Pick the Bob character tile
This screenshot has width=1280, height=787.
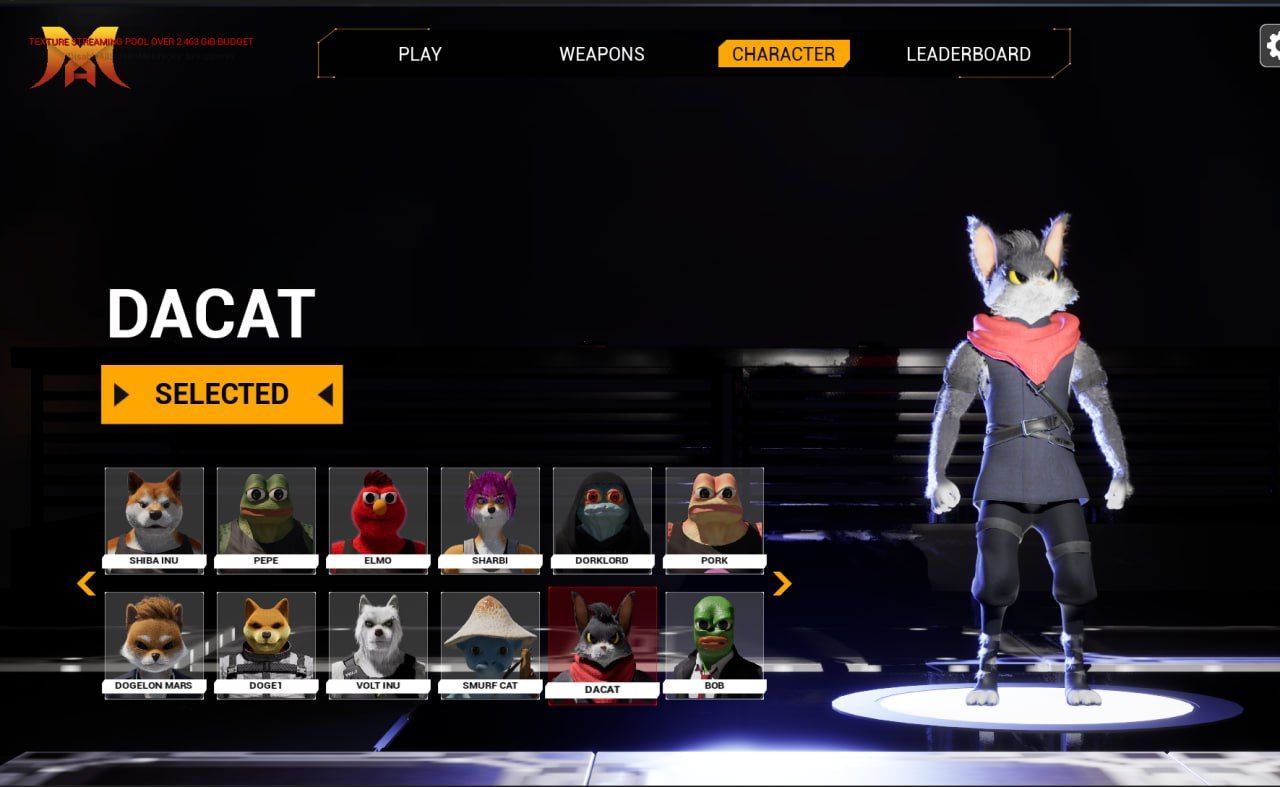point(714,643)
